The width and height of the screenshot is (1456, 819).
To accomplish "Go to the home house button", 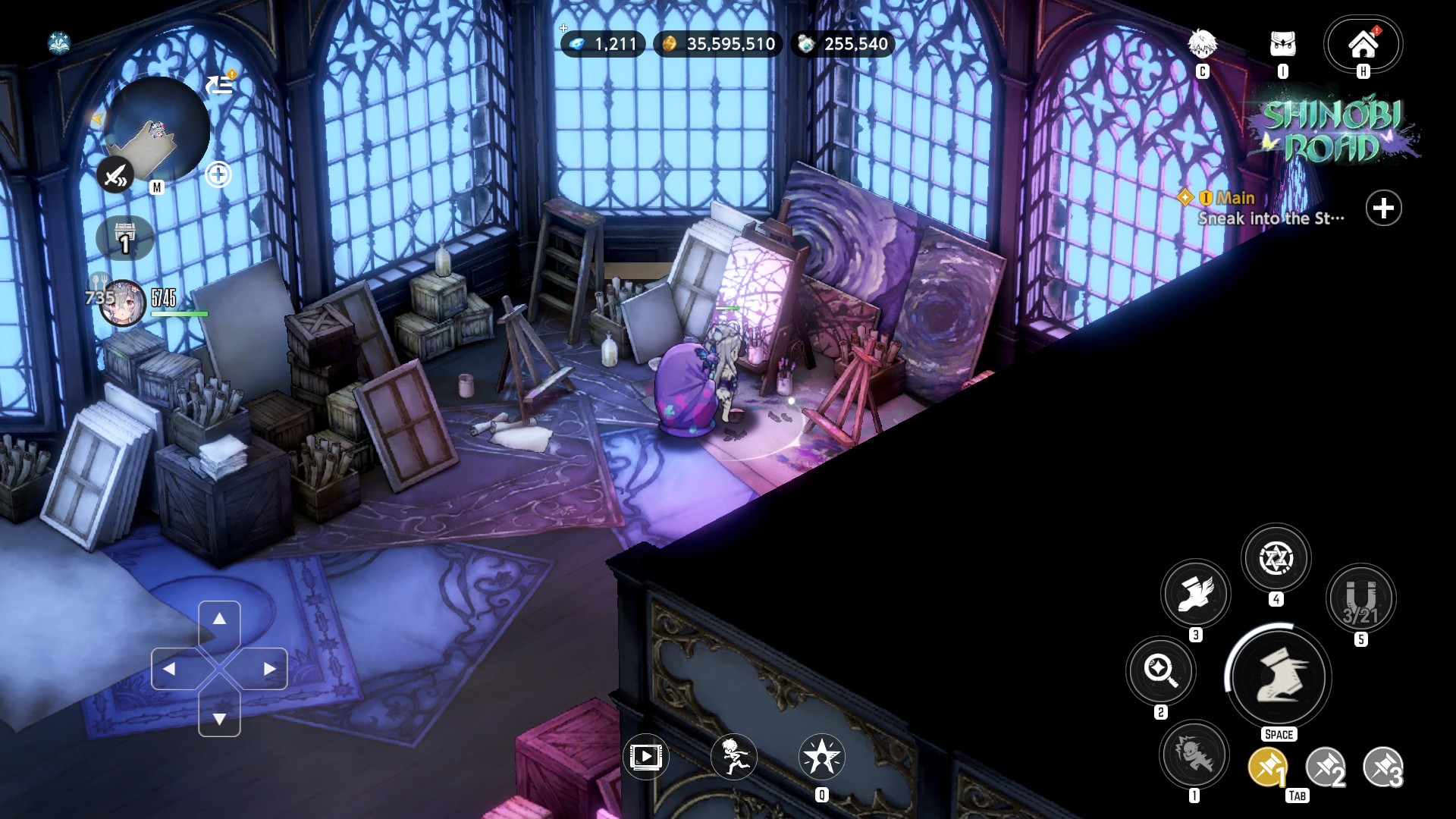I will (1363, 45).
